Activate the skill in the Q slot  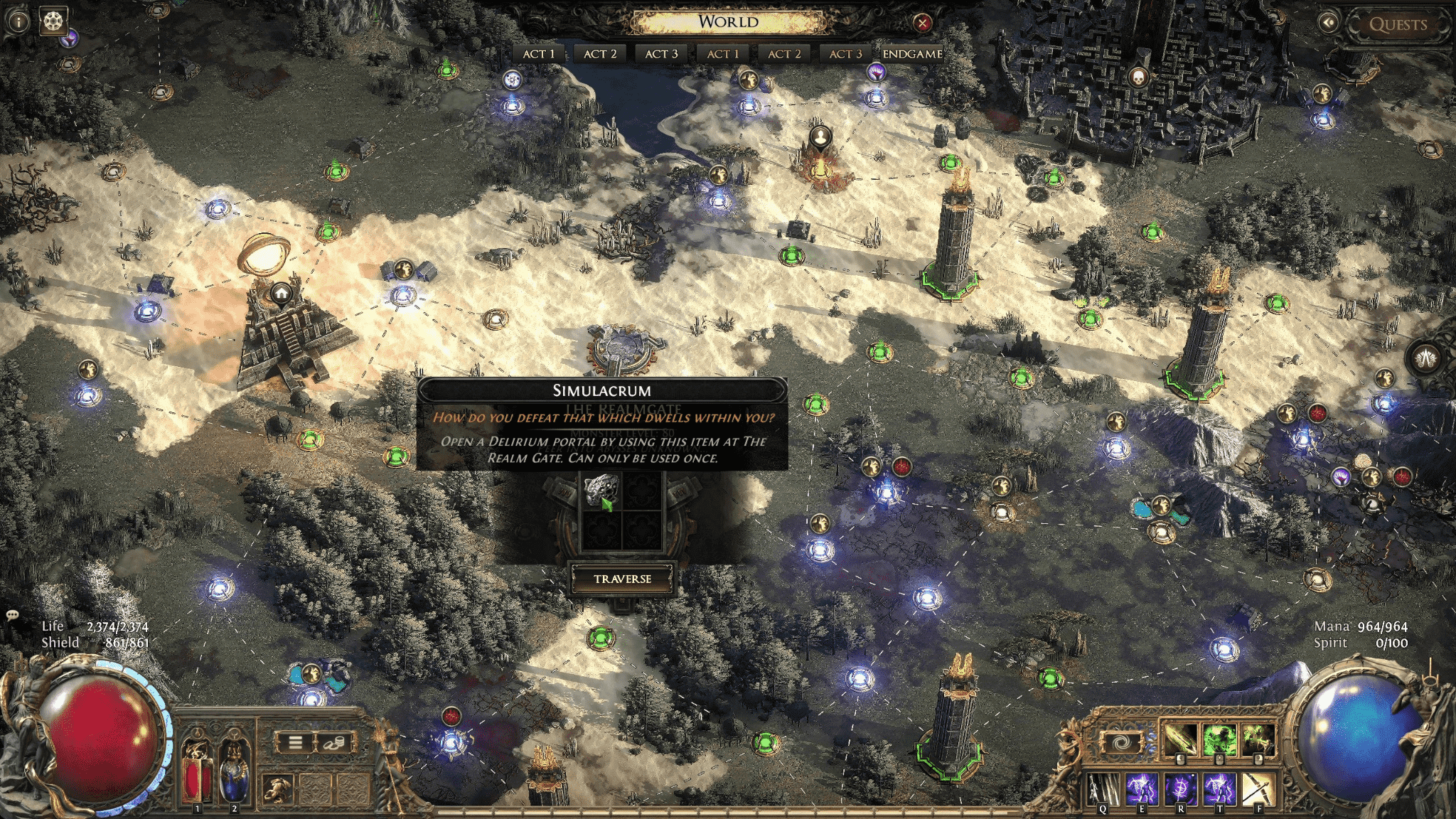[1103, 788]
